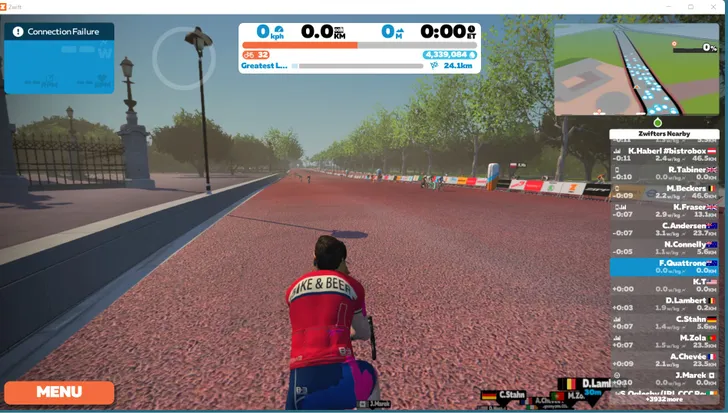Click the Connection Failure panel
The image size is (728, 413).
(x=59, y=58)
